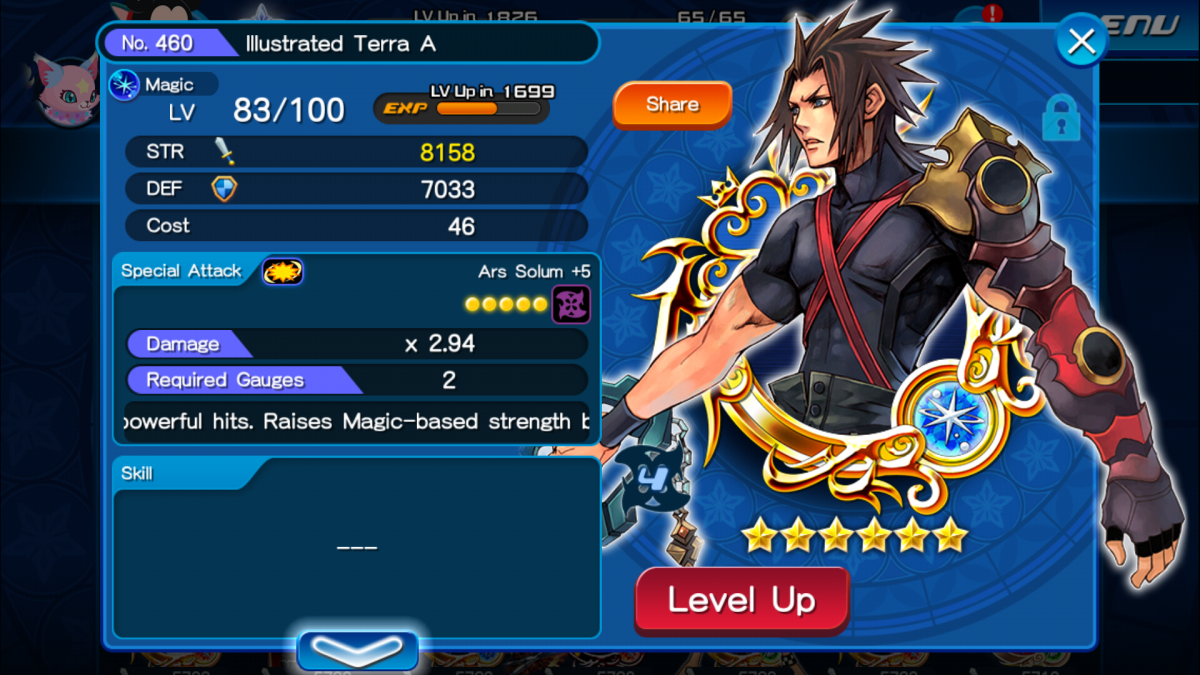This screenshot has width=1200, height=675.
Task: Tap the empty Skill slot panel
Action: 356,548
